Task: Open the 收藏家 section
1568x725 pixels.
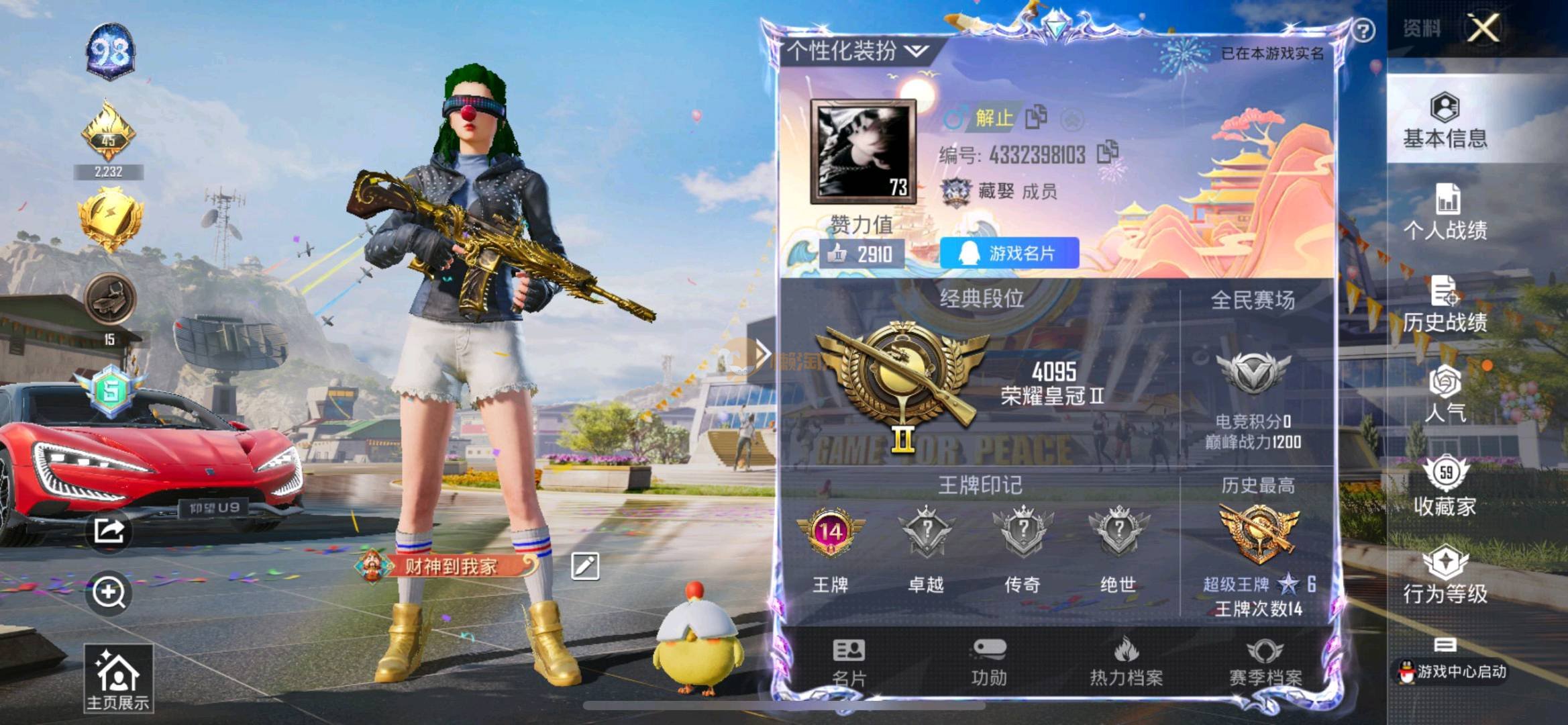Action: (1445, 487)
